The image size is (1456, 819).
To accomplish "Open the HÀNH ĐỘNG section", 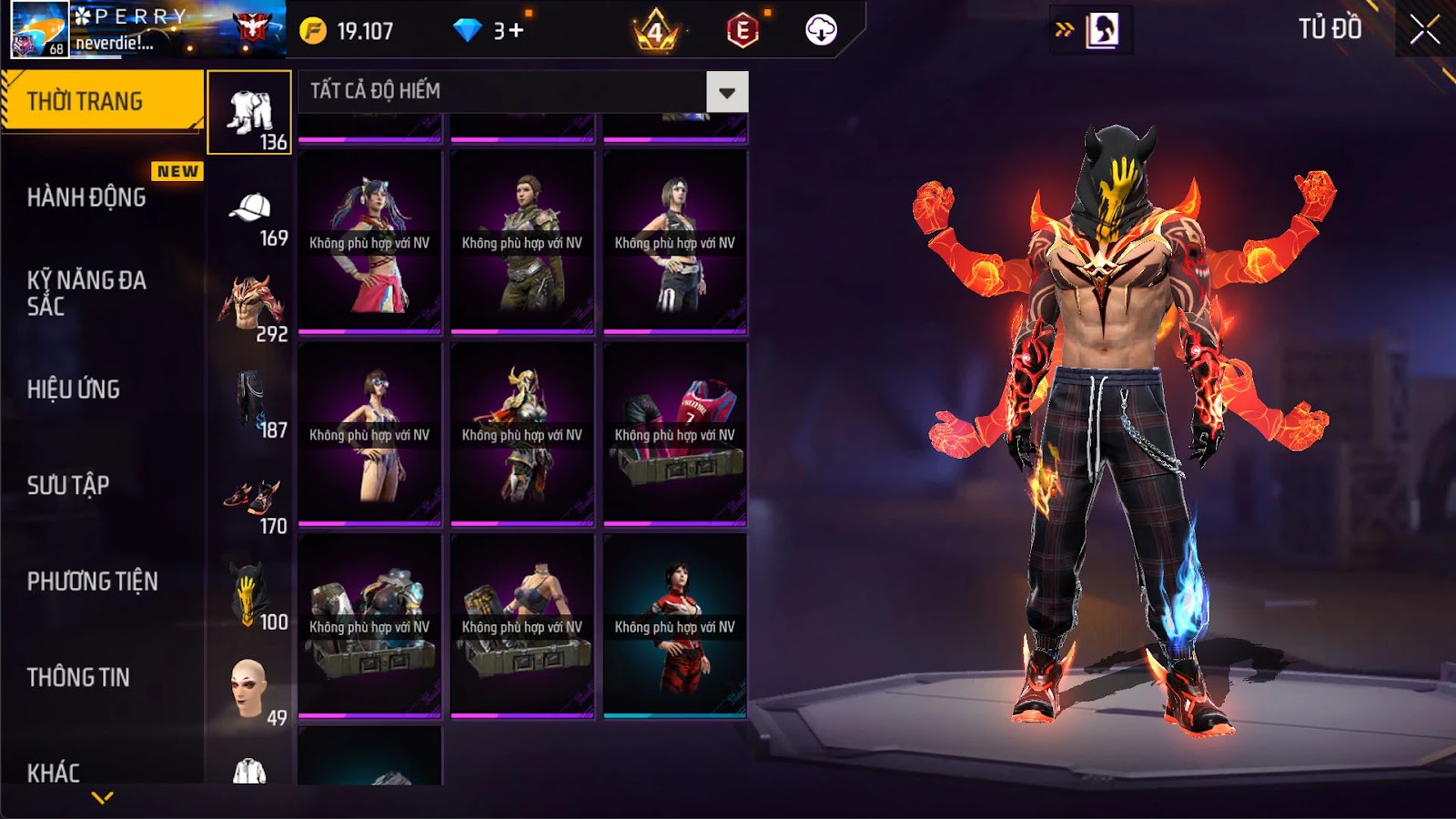I will 86,197.
